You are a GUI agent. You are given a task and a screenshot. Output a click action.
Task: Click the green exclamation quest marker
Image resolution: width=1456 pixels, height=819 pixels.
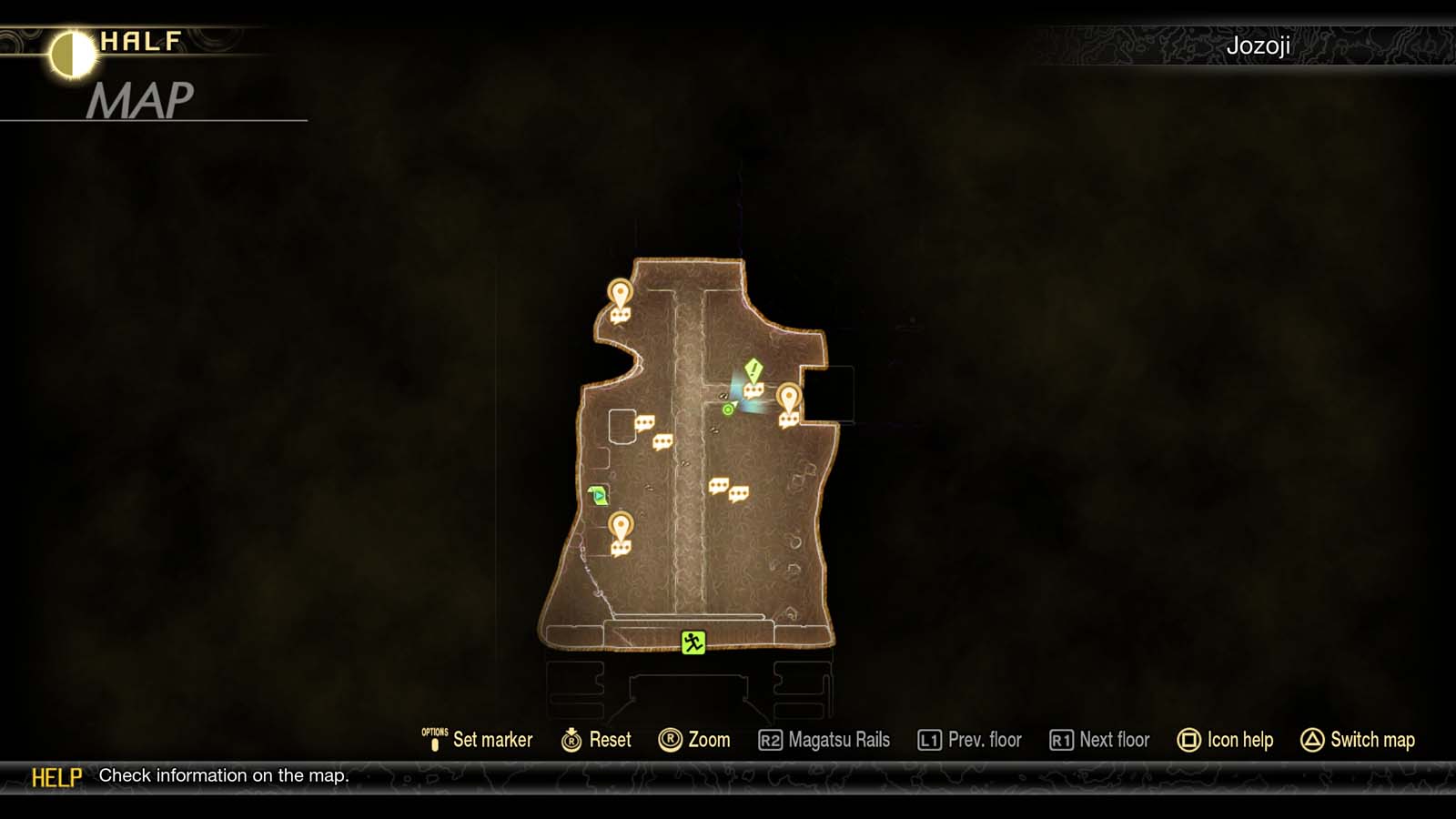[x=752, y=369]
